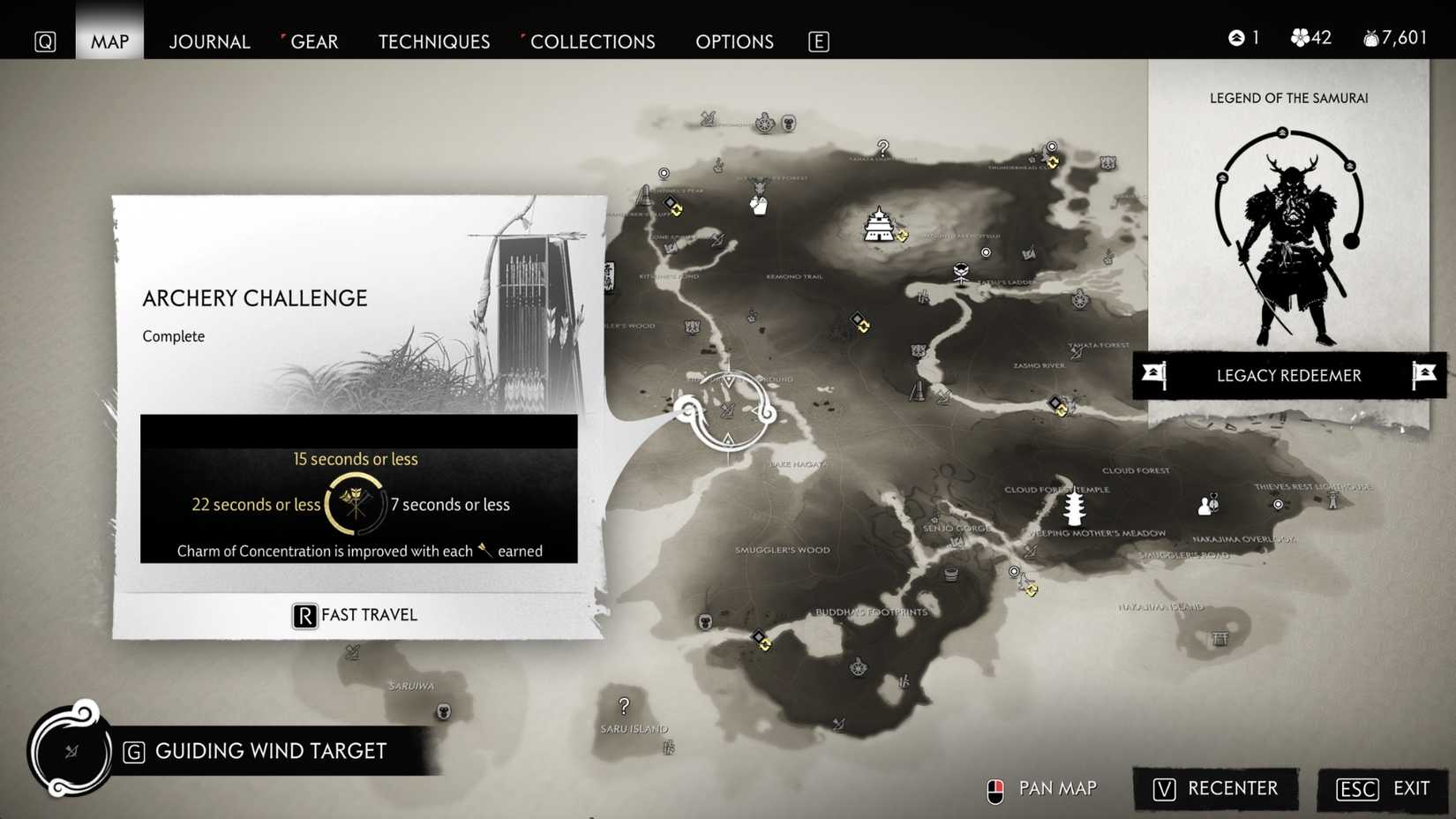Viewport: 1456px width, 819px height.
Task: Select the Cloud Forest Temple pagoda icon
Action: click(1072, 505)
